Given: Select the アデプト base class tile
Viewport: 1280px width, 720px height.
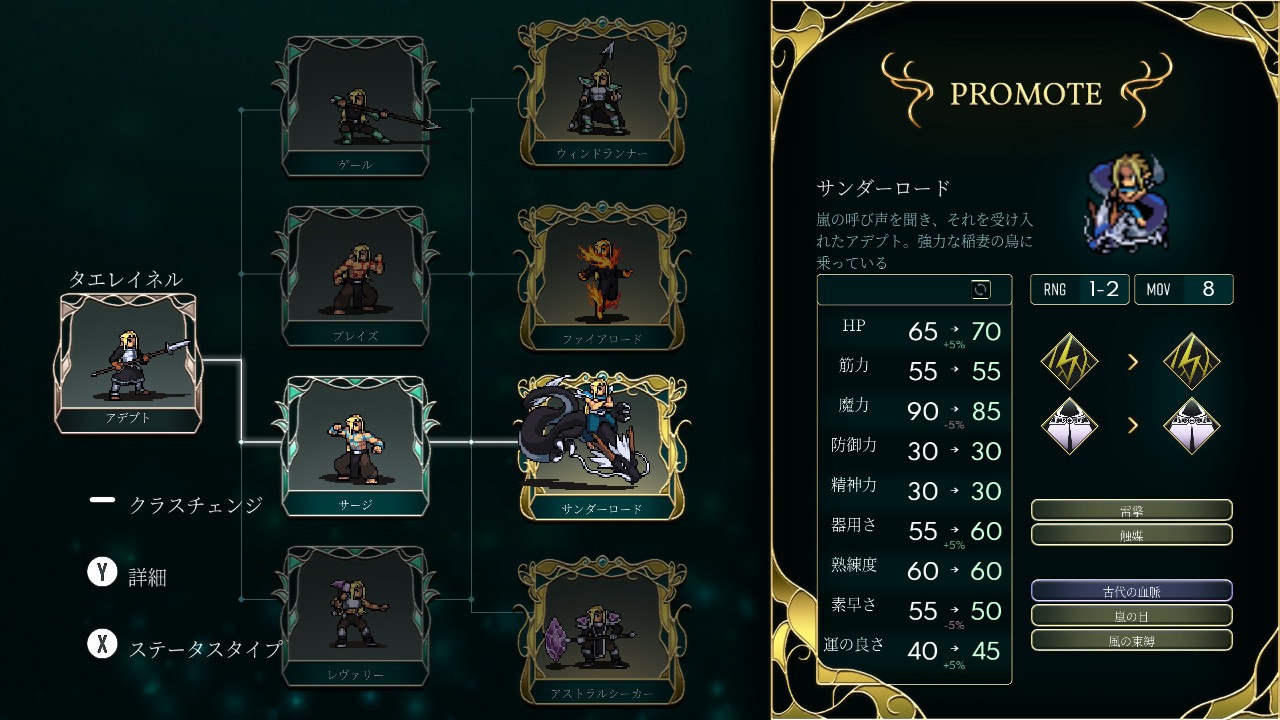Looking at the screenshot, I should click(x=128, y=363).
